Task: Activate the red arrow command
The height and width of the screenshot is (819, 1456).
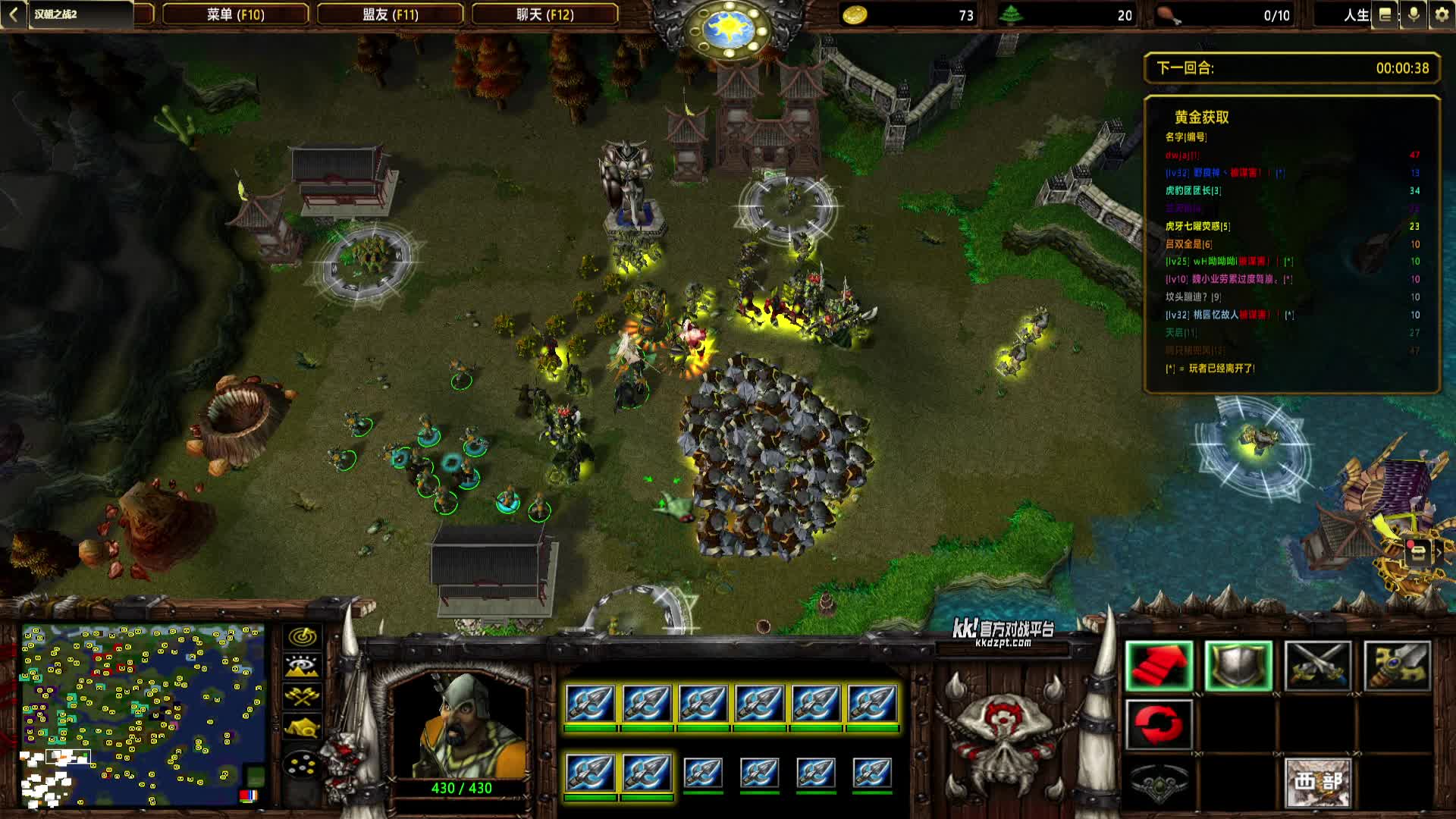Action: click(1159, 666)
